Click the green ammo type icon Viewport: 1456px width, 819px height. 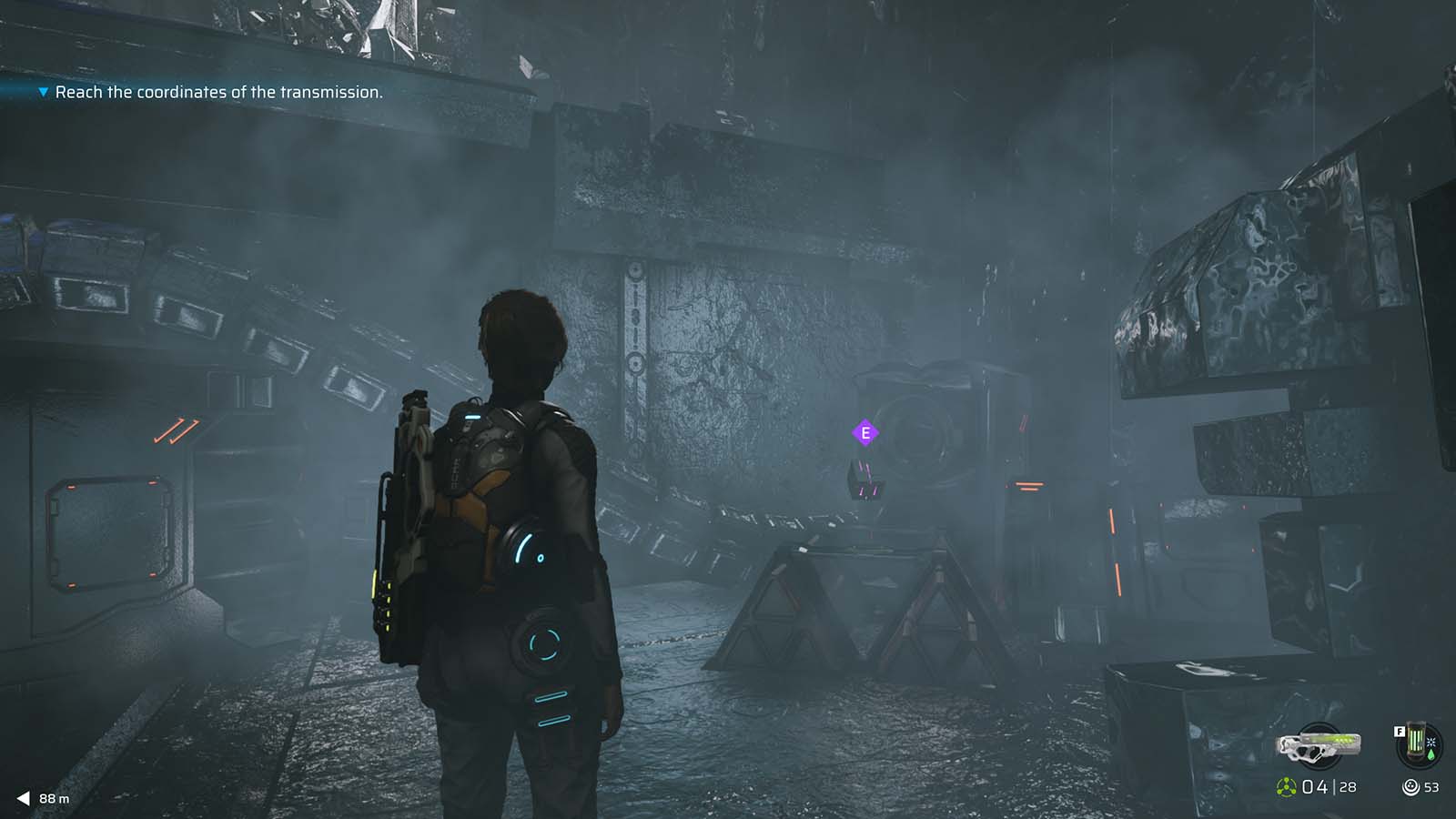(x=1286, y=786)
